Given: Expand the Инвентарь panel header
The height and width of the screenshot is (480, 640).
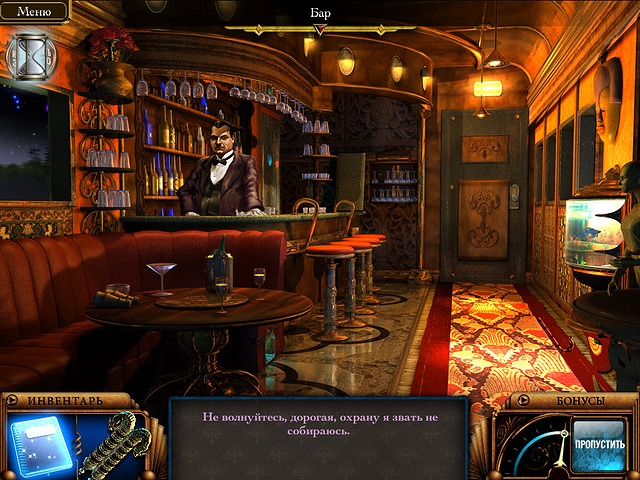Looking at the screenshot, I should [x=65, y=401].
